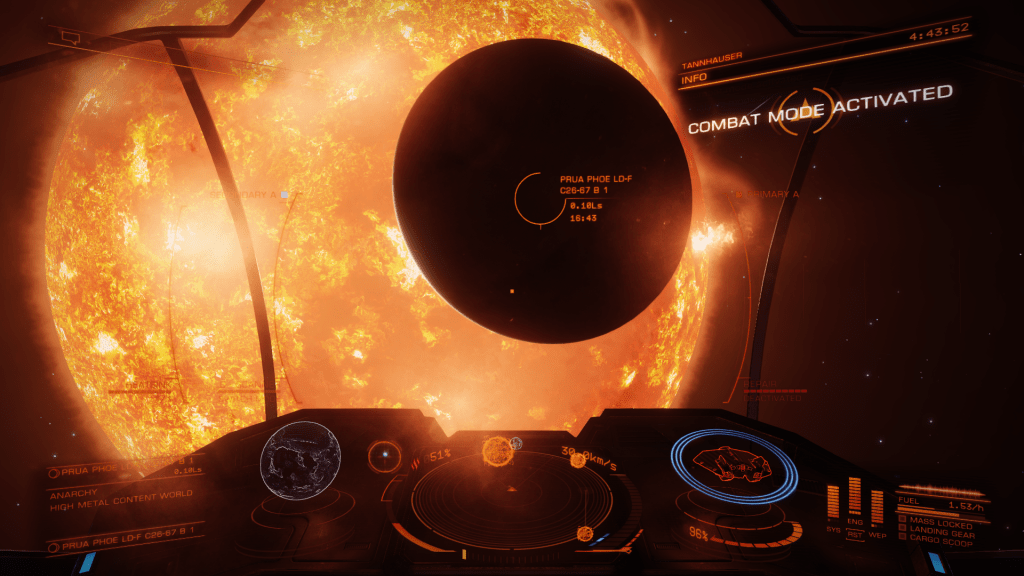Open the comms panel icon
Image resolution: width=1024 pixels, height=576 pixels.
pos(70,37)
